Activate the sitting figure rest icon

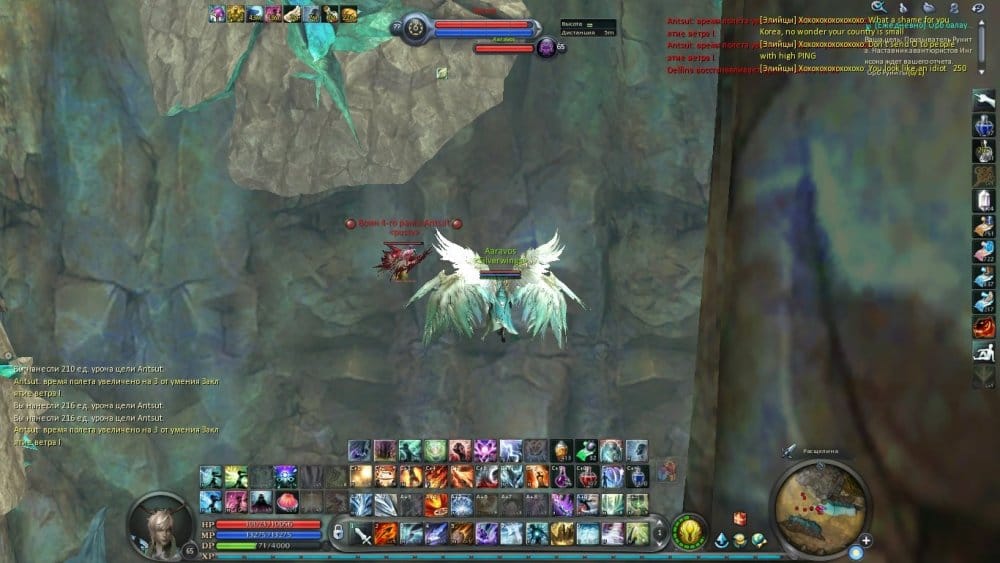pyautogui.click(x=983, y=351)
